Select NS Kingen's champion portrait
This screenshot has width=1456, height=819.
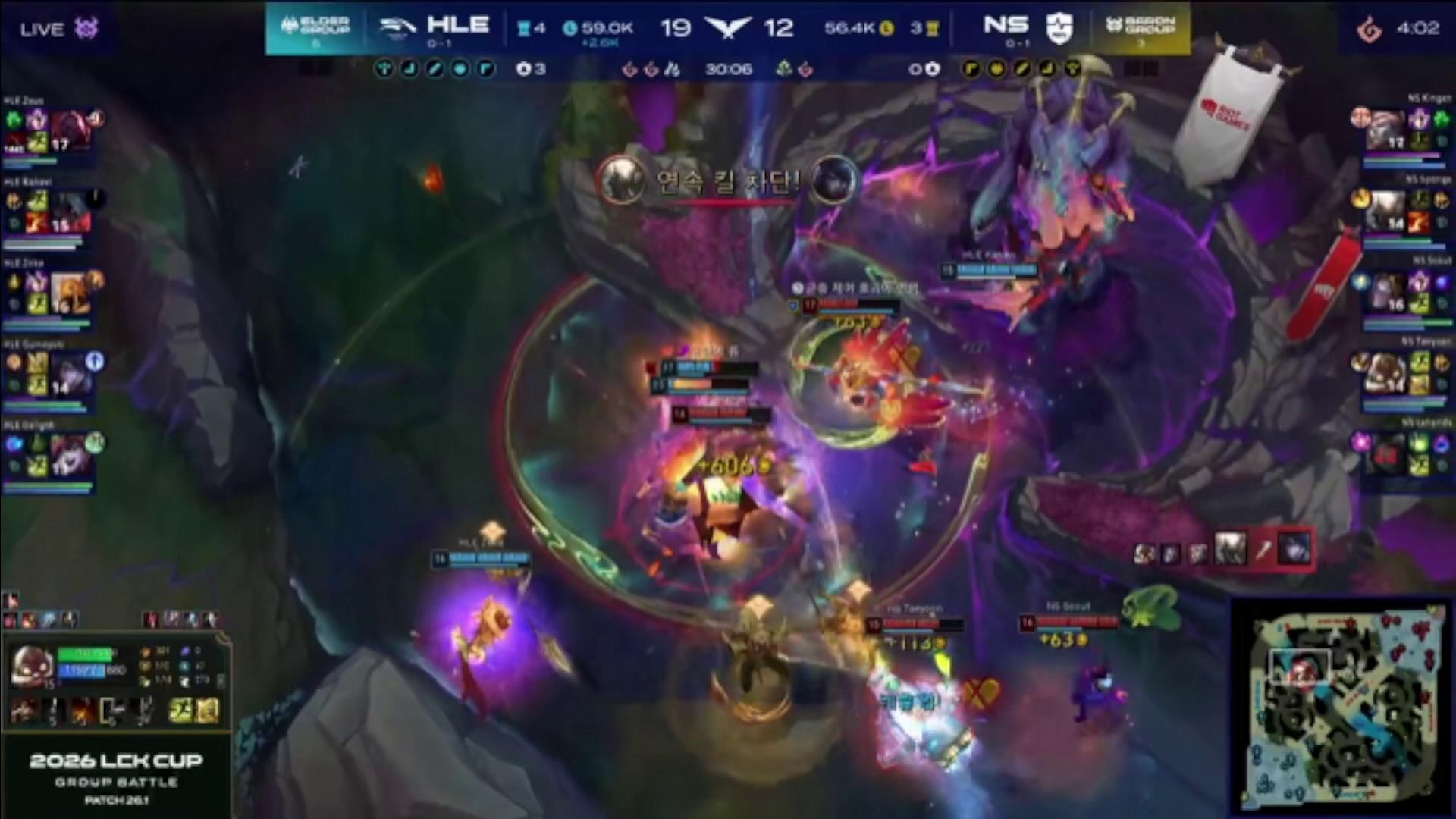click(1386, 130)
